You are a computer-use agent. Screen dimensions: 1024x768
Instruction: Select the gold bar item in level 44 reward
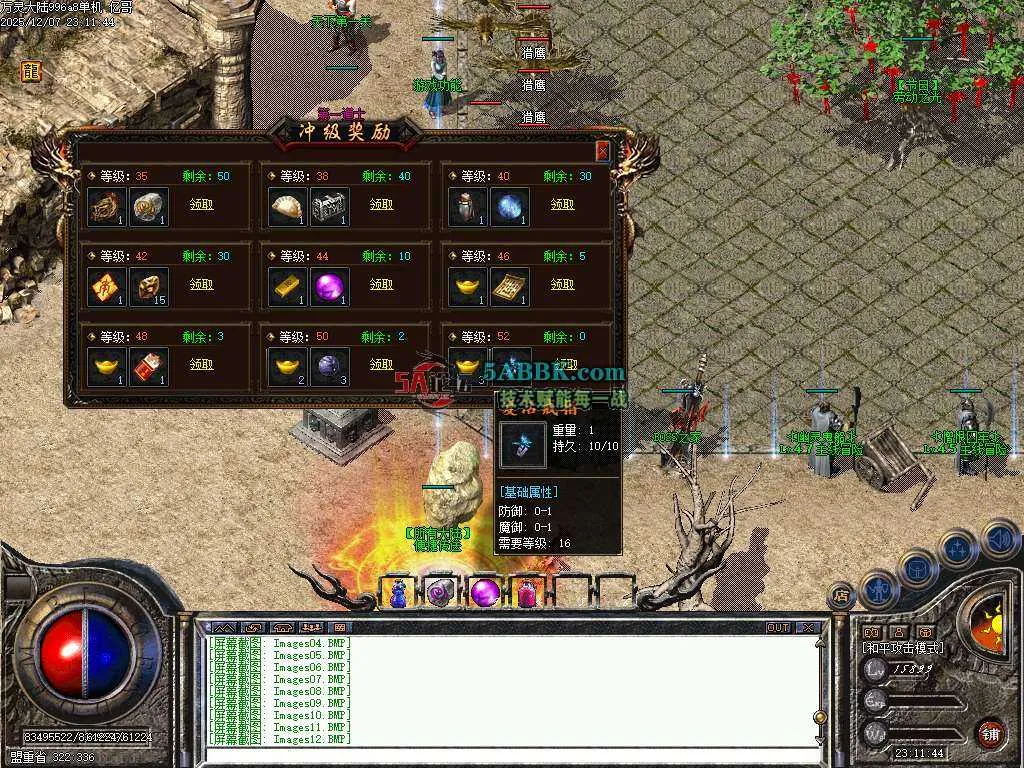[x=288, y=287]
